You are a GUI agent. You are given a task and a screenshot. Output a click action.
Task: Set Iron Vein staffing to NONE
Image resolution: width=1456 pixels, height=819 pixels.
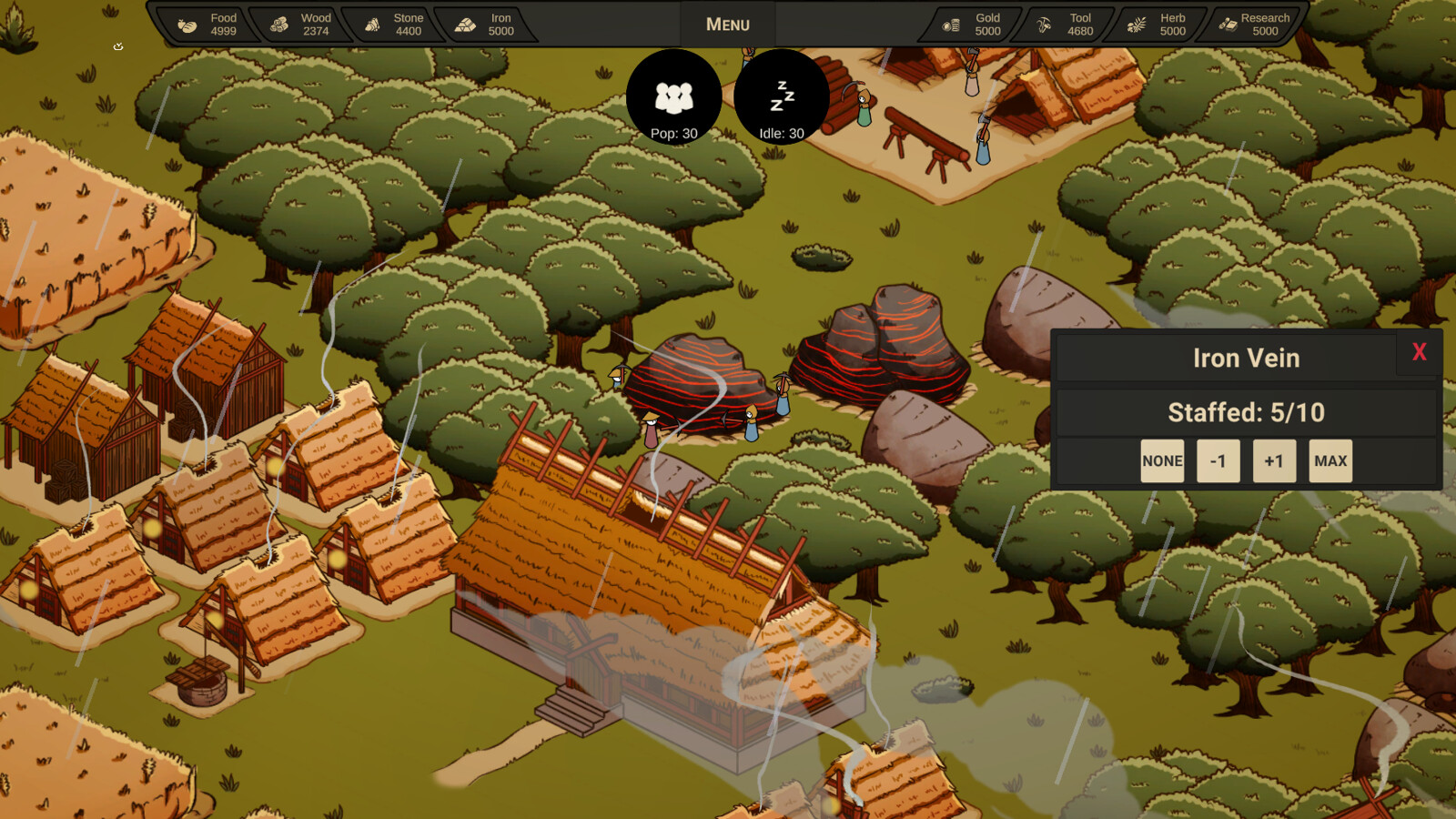pos(1162,460)
